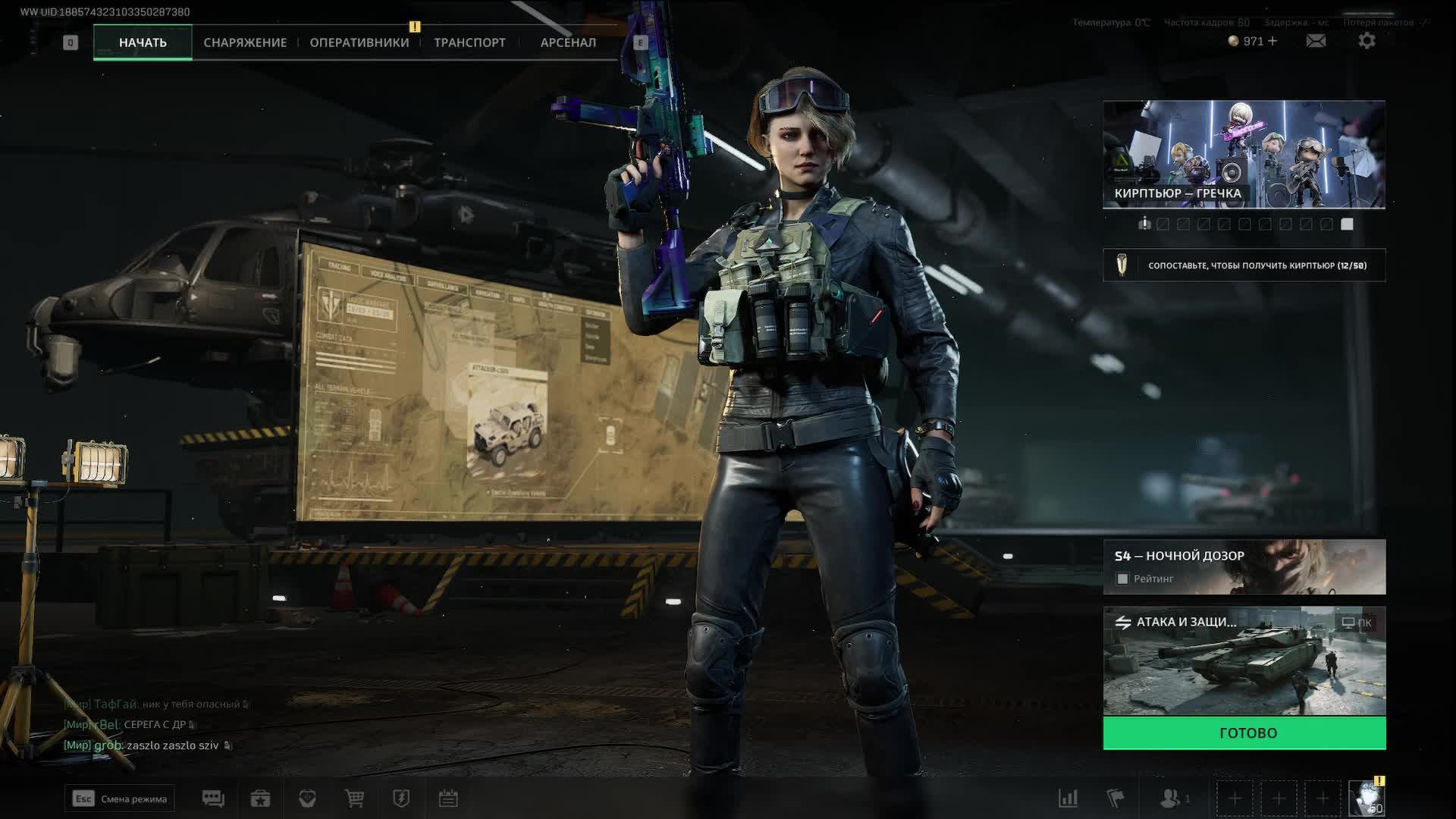Toggle the Рейтинг checkbox
This screenshot has width=1456, height=819.
tap(1123, 579)
